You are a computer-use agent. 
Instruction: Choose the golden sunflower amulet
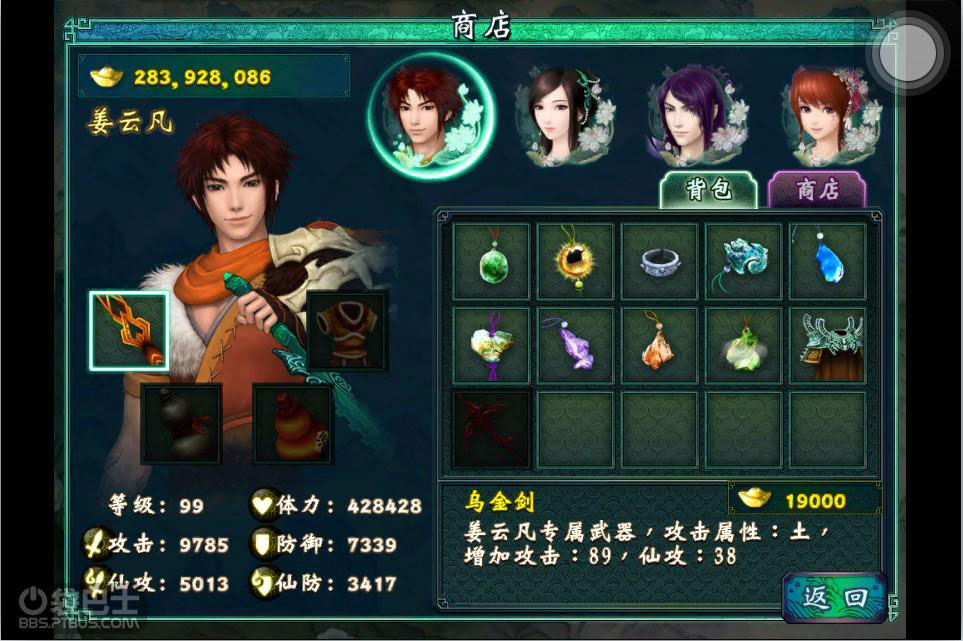pyautogui.click(x=575, y=262)
